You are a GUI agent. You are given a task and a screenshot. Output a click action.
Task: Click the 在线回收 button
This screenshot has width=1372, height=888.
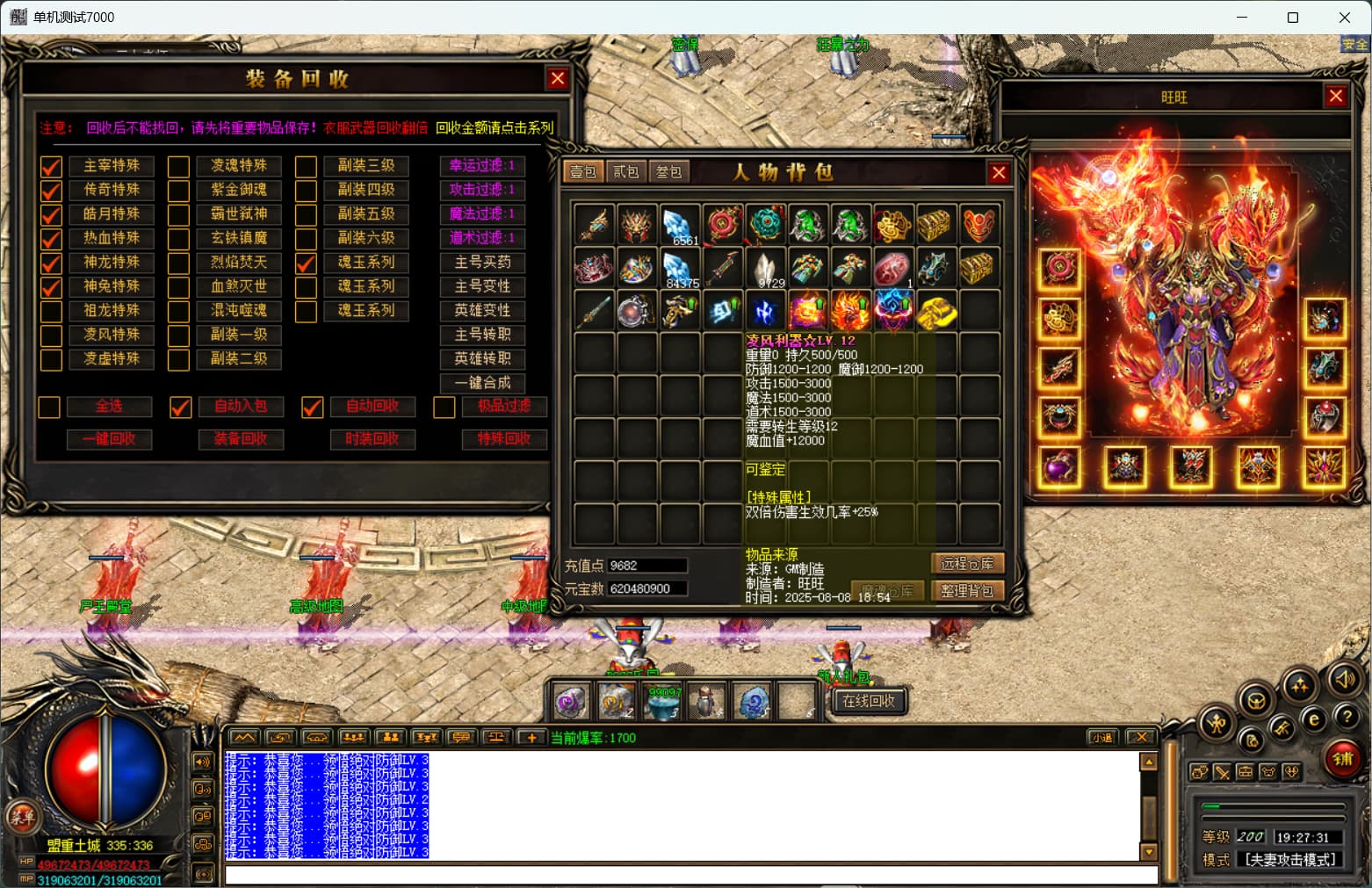[868, 701]
